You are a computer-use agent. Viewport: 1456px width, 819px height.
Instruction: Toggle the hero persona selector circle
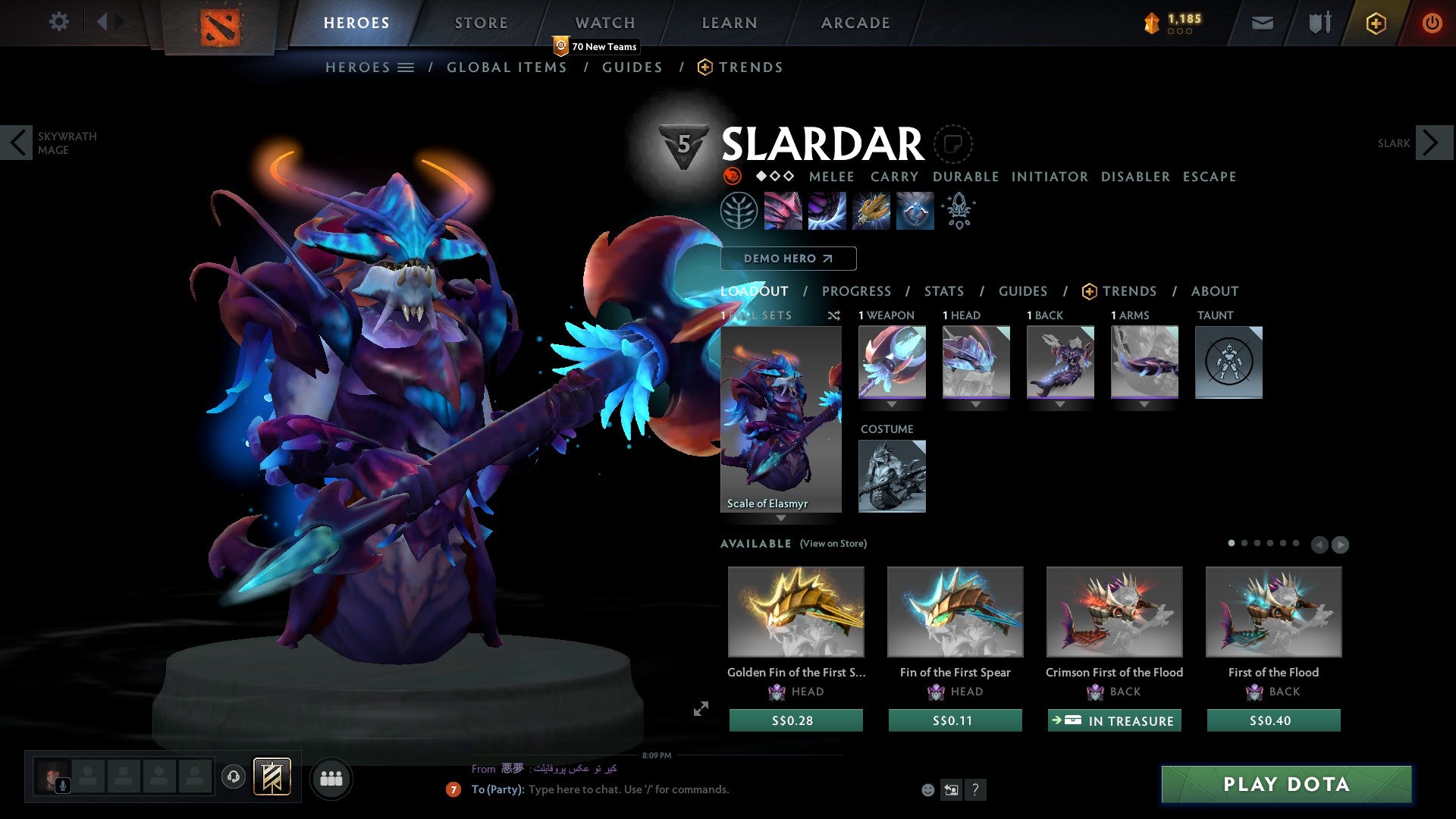[954, 144]
